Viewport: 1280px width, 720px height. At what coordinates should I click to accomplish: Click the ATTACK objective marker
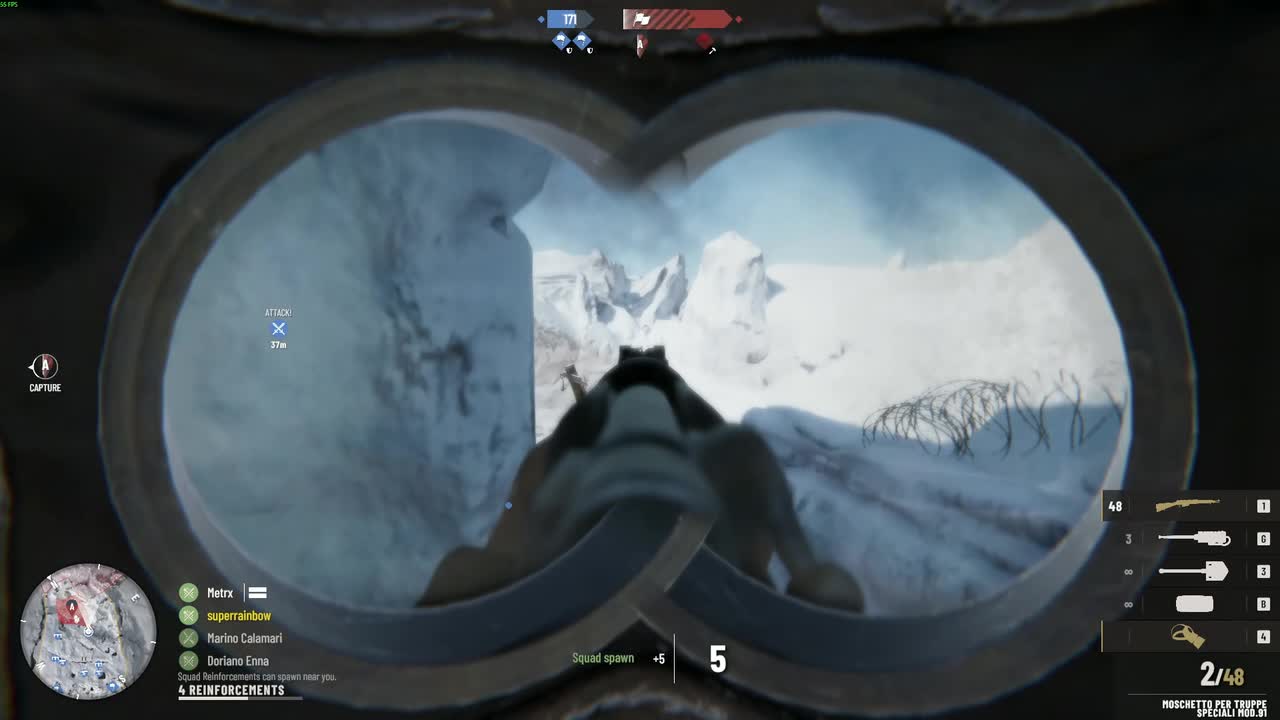(x=278, y=328)
